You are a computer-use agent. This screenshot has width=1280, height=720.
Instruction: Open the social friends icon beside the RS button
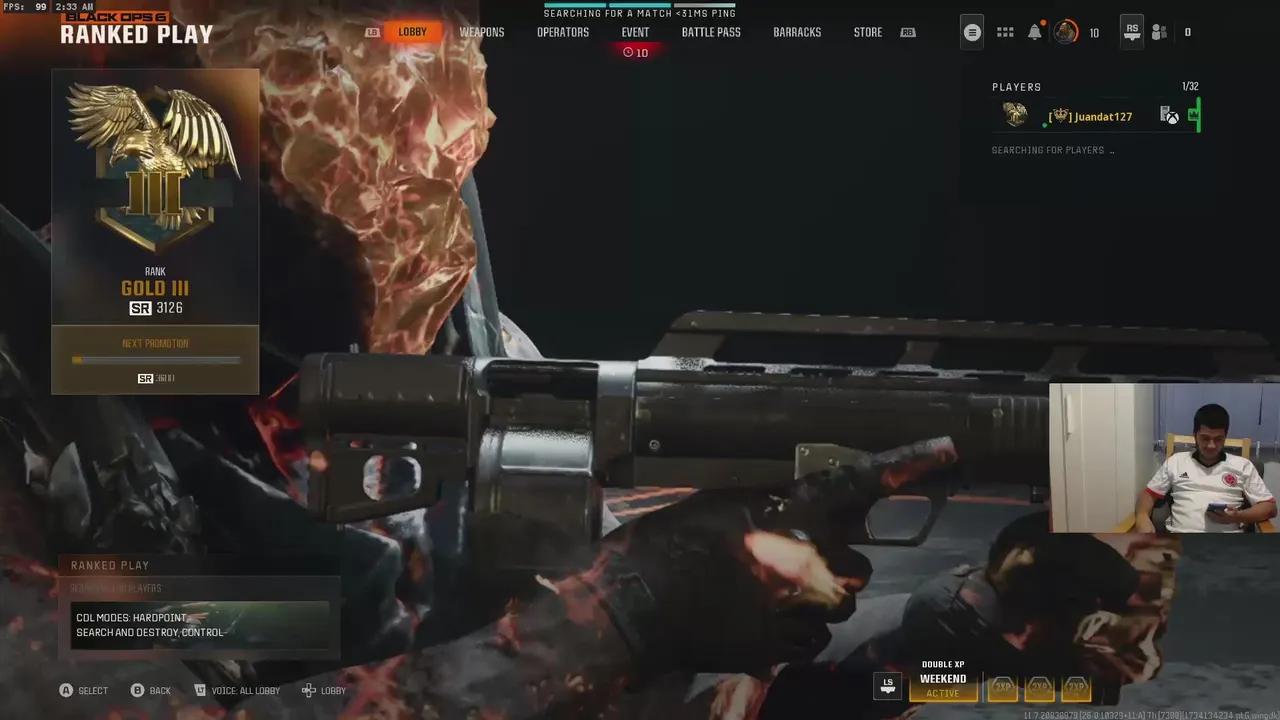click(x=1158, y=31)
